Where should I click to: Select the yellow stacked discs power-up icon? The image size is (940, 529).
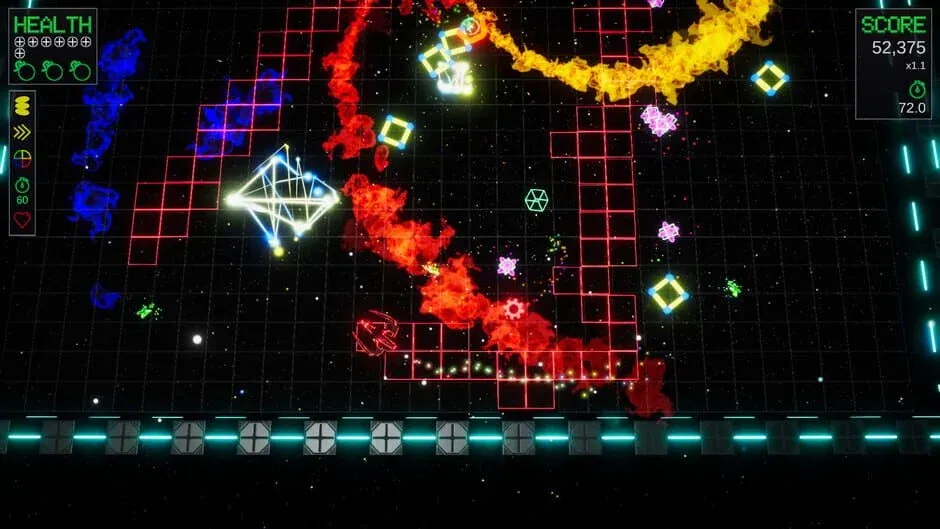click(x=22, y=107)
